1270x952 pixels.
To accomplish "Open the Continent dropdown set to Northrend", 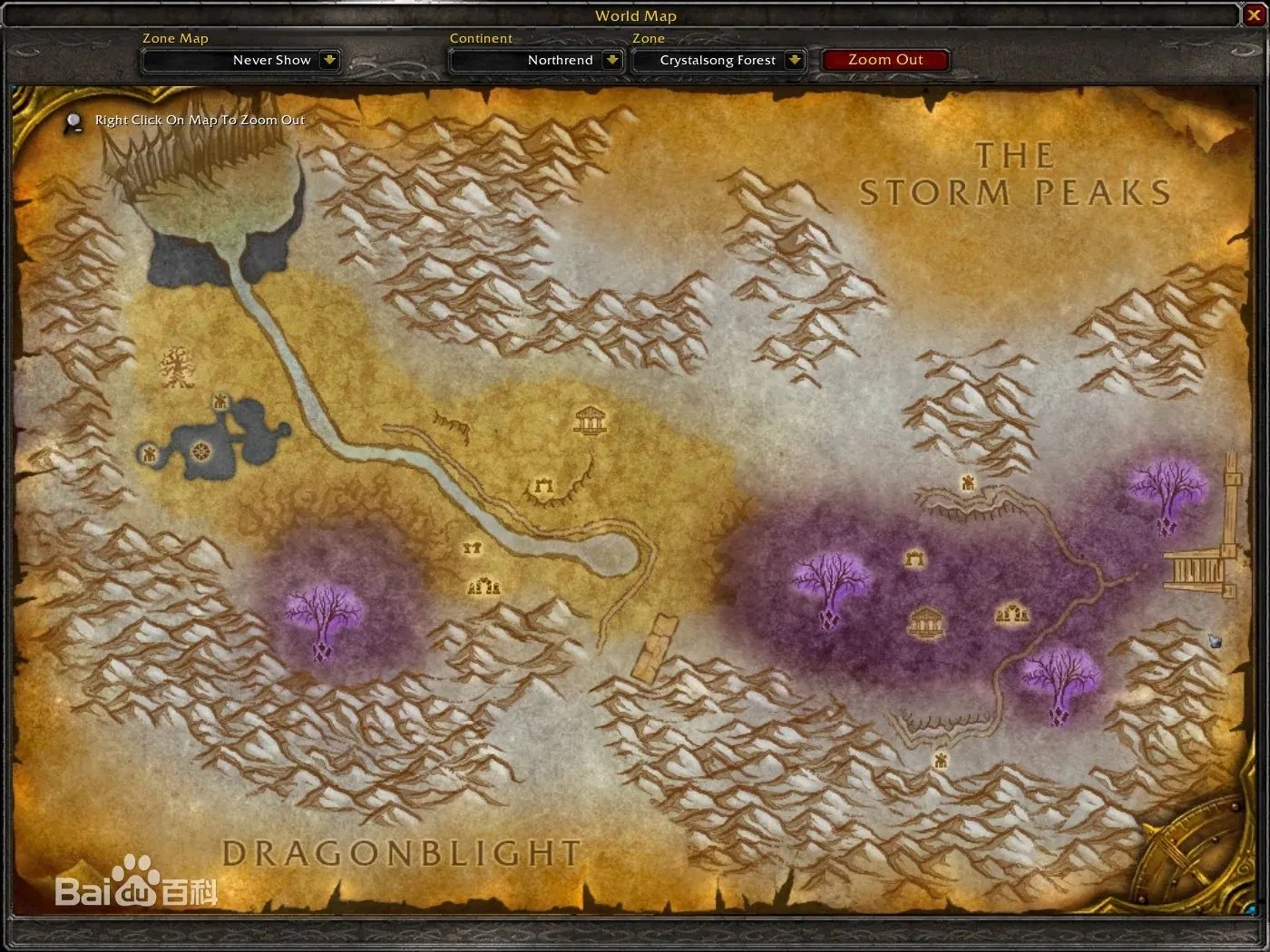I will coord(612,60).
